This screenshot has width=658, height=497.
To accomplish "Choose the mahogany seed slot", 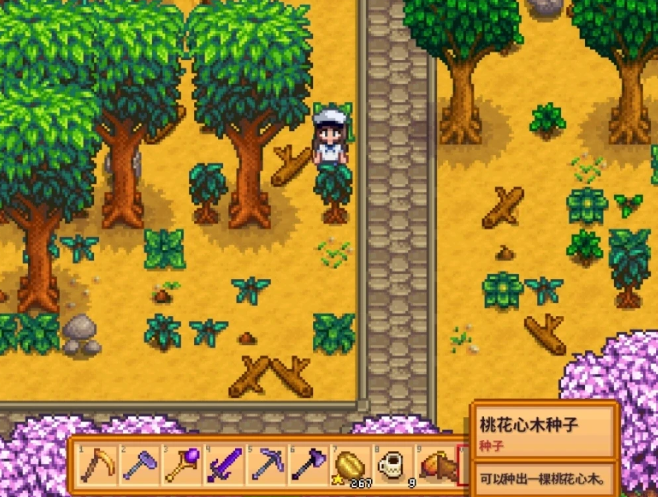I will (x=436, y=465).
